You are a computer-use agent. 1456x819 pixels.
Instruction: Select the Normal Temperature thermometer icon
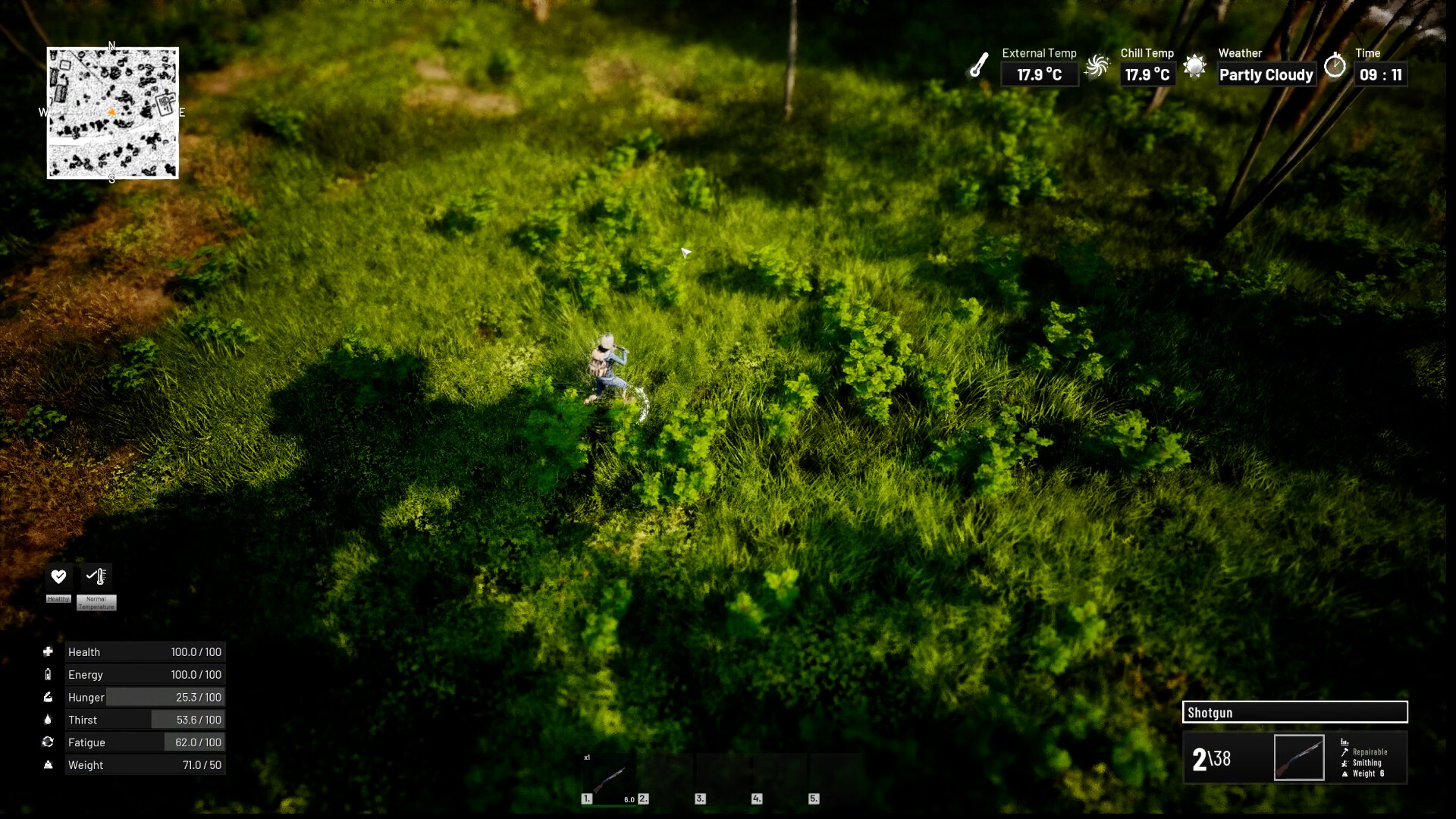point(96,576)
